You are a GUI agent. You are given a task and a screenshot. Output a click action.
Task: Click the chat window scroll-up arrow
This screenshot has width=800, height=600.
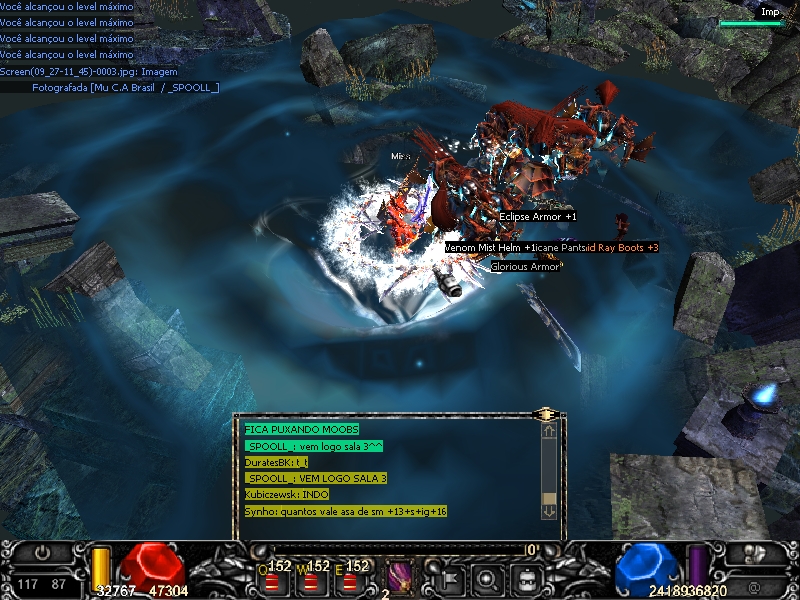pyautogui.click(x=548, y=432)
